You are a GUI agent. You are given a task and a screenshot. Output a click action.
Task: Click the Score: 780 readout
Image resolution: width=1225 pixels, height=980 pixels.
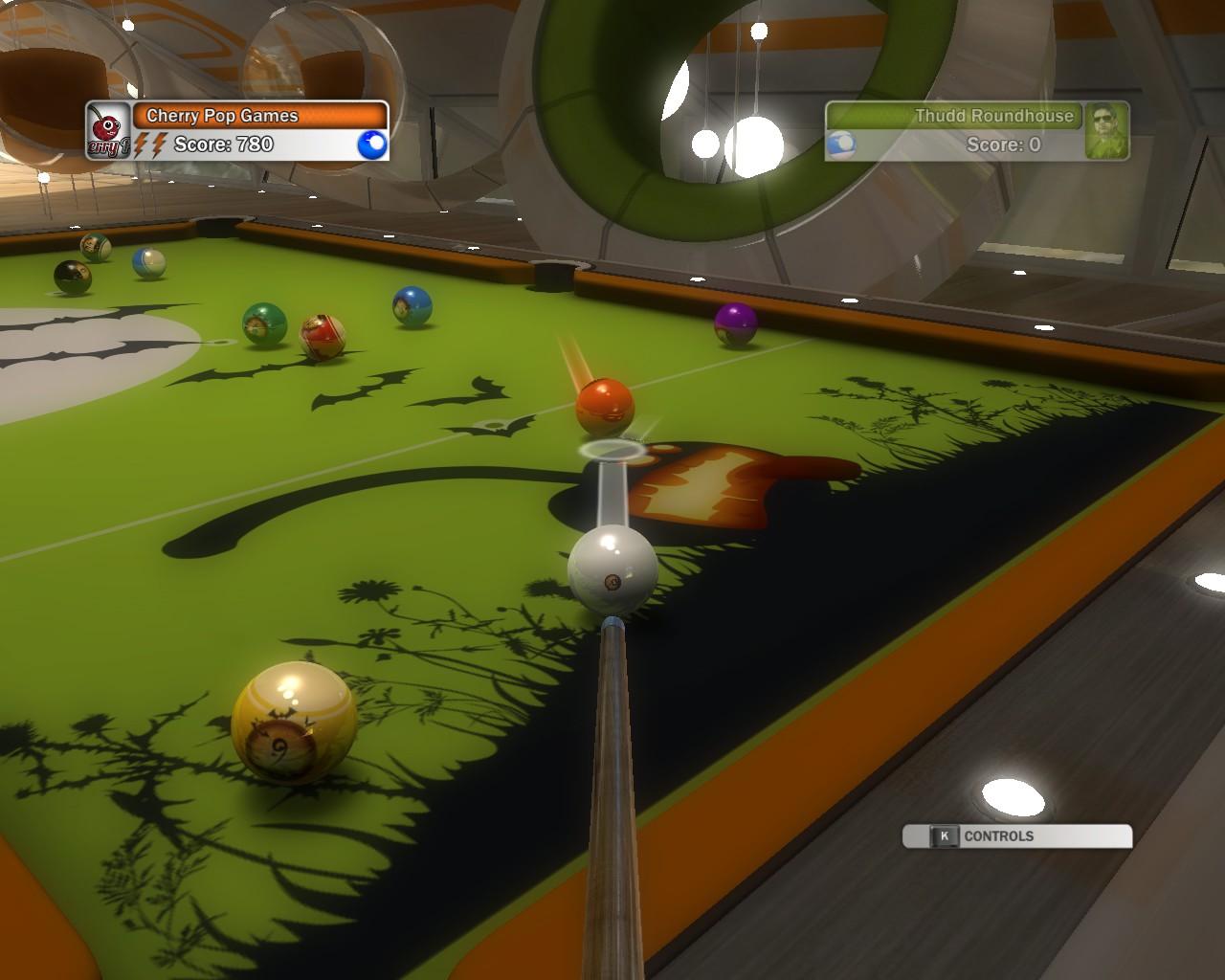tap(223, 145)
